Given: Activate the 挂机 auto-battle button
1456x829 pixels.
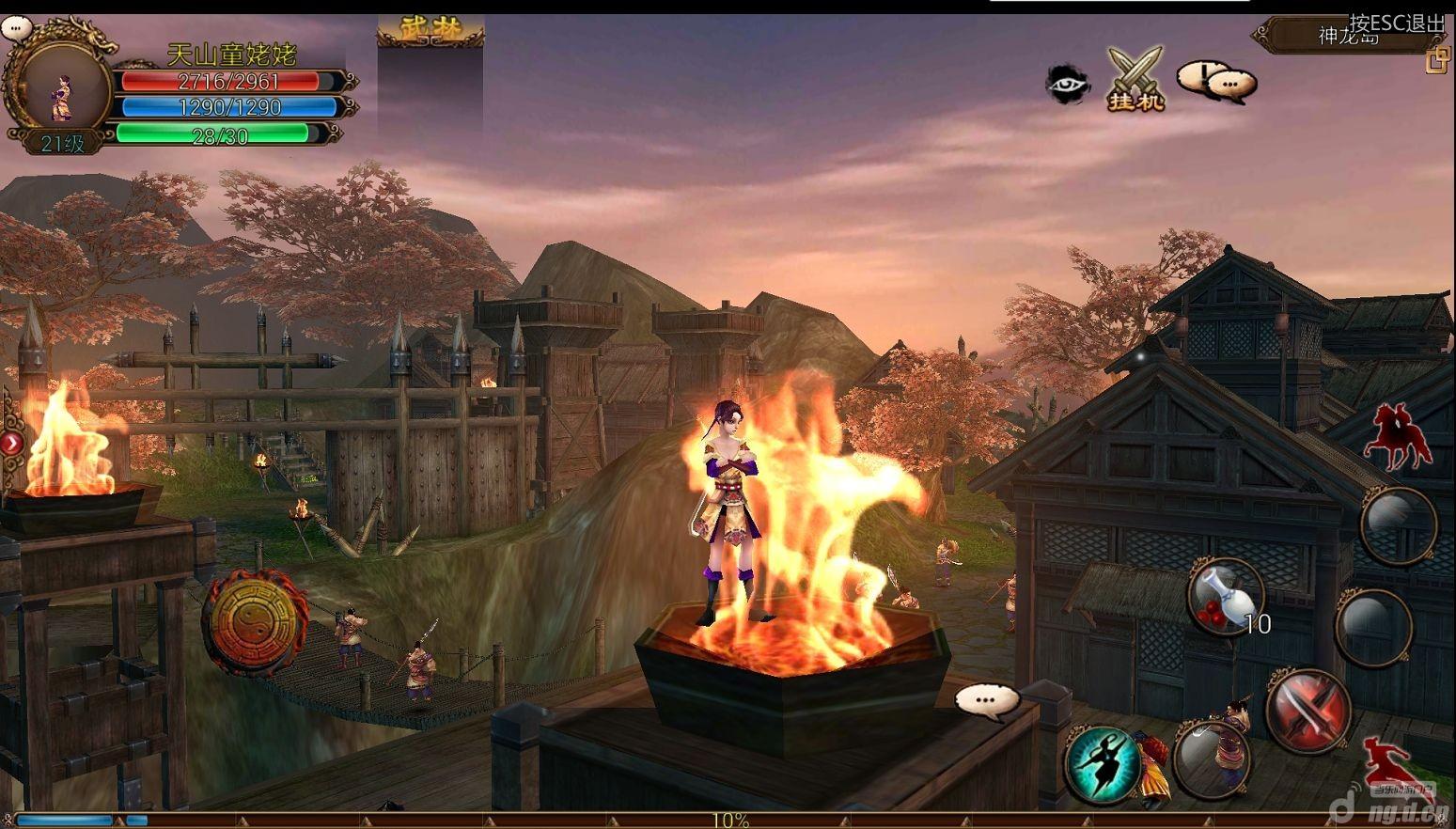Looking at the screenshot, I should click(x=1136, y=79).
